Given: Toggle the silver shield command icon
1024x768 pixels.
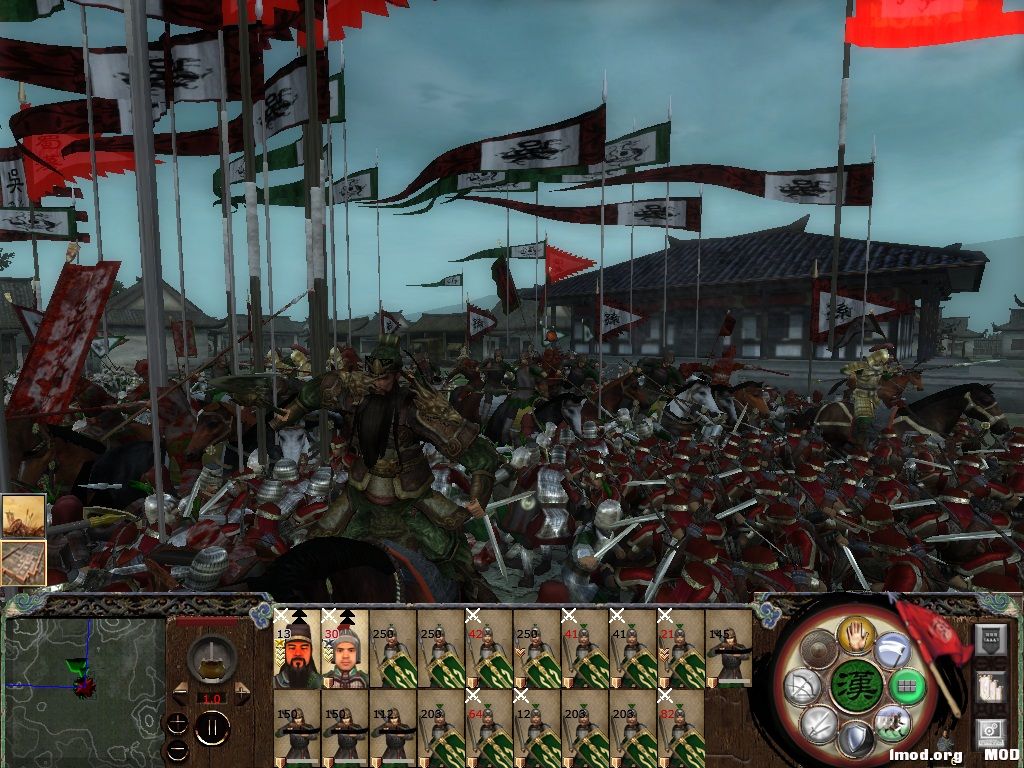Looking at the screenshot, I should [x=856, y=740].
